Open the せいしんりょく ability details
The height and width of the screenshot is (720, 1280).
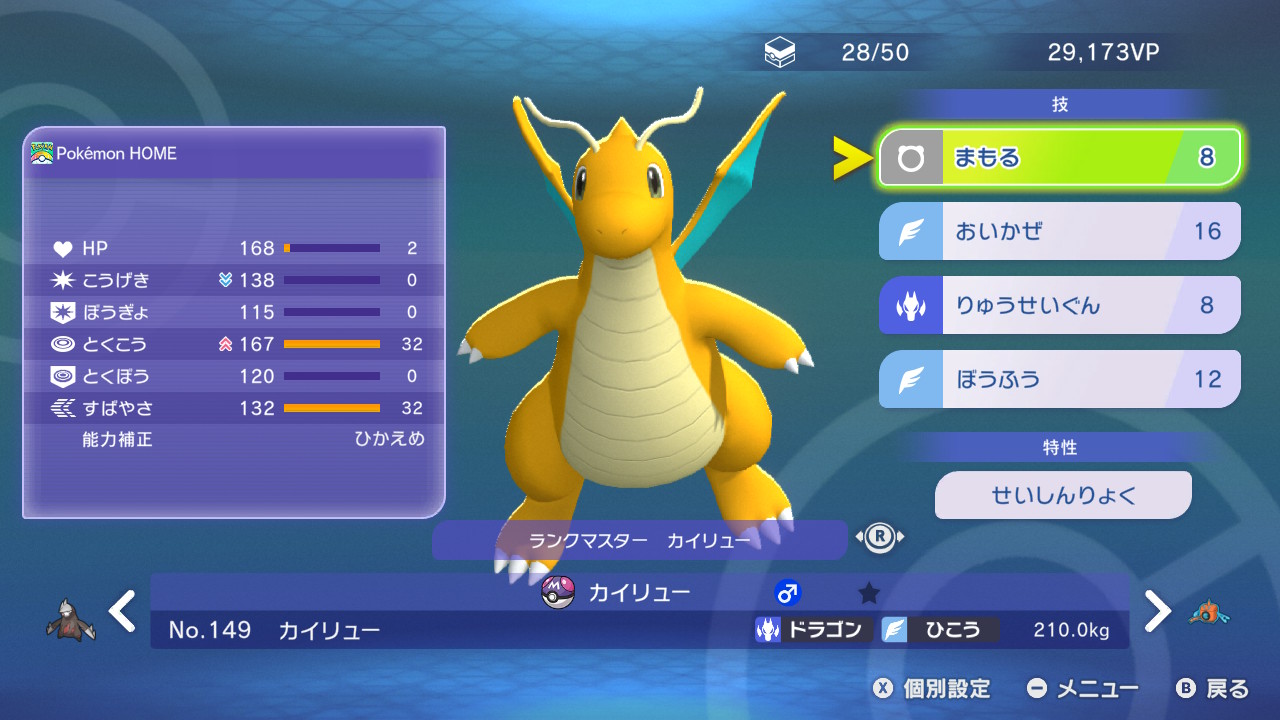pyautogui.click(x=1063, y=495)
